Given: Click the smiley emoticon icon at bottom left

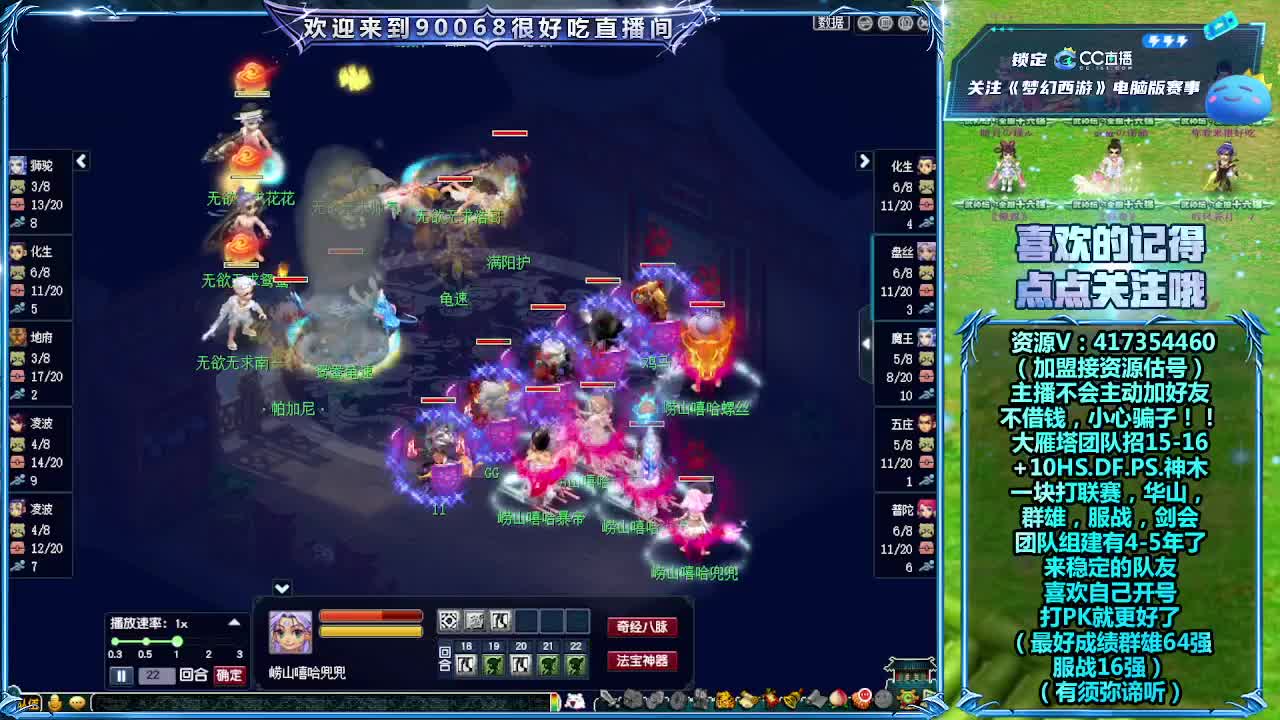Looking at the screenshot, I should (54, 702).
